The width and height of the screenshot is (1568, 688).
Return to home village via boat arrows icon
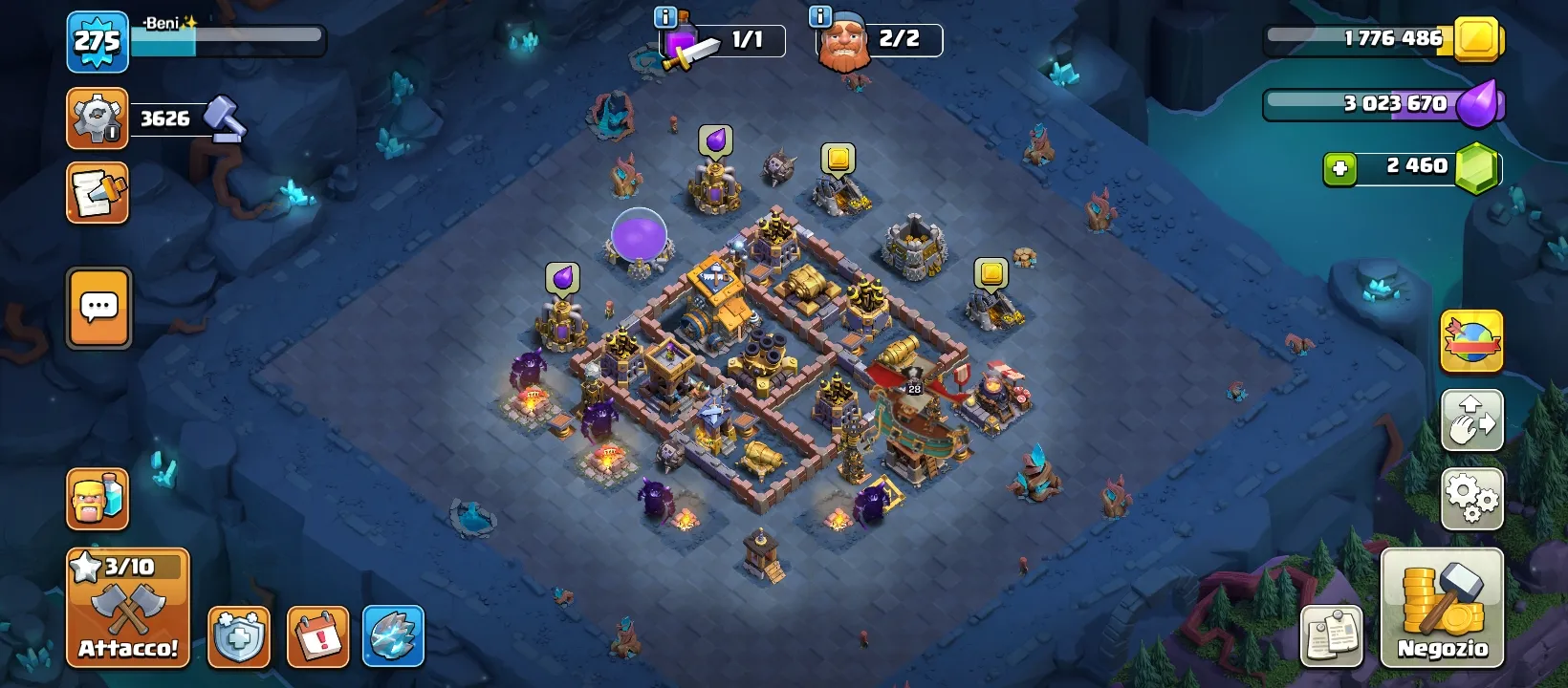1470,419
